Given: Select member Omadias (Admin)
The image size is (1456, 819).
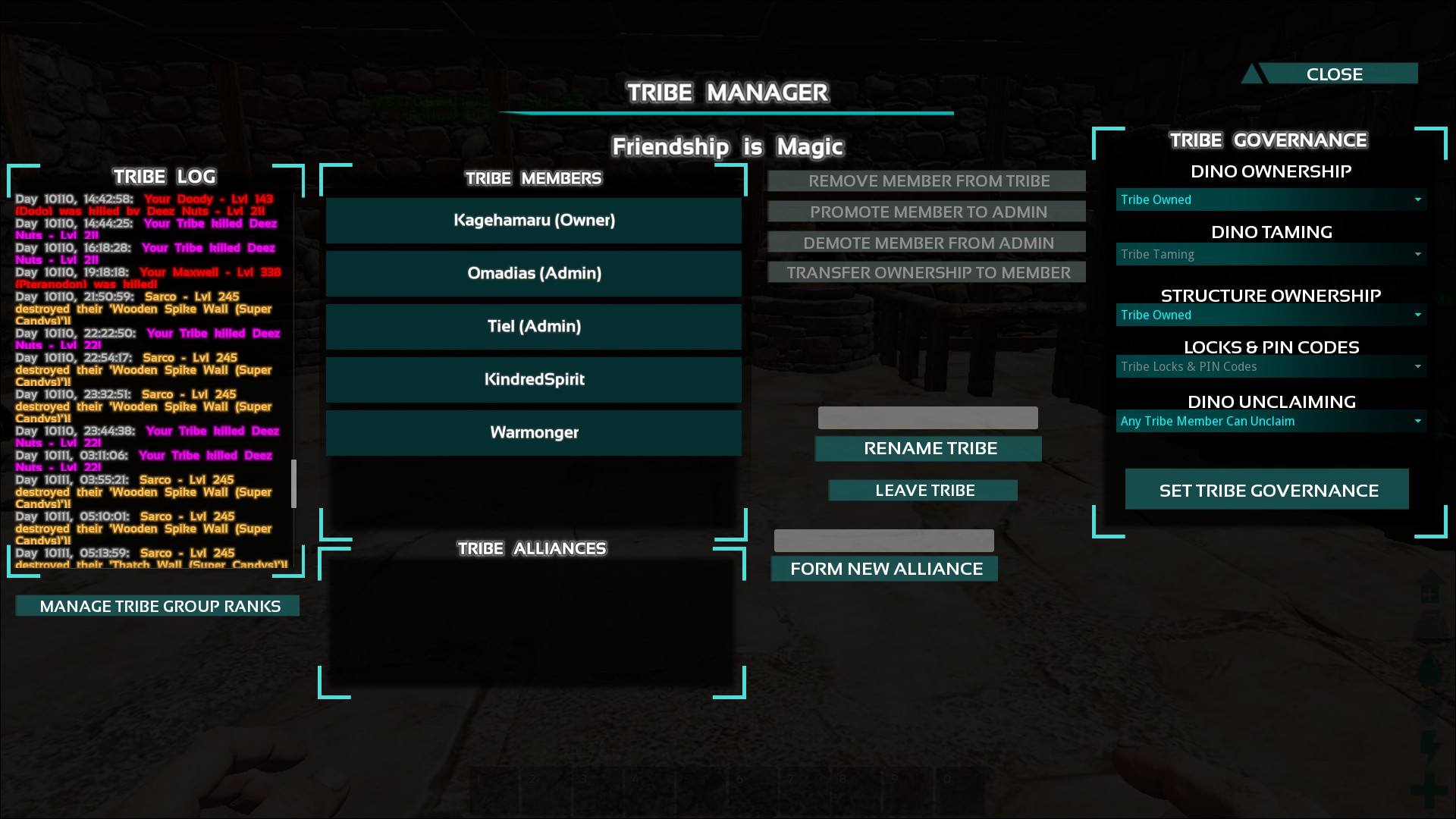Looking at the screenshot, I should point(534,274).
